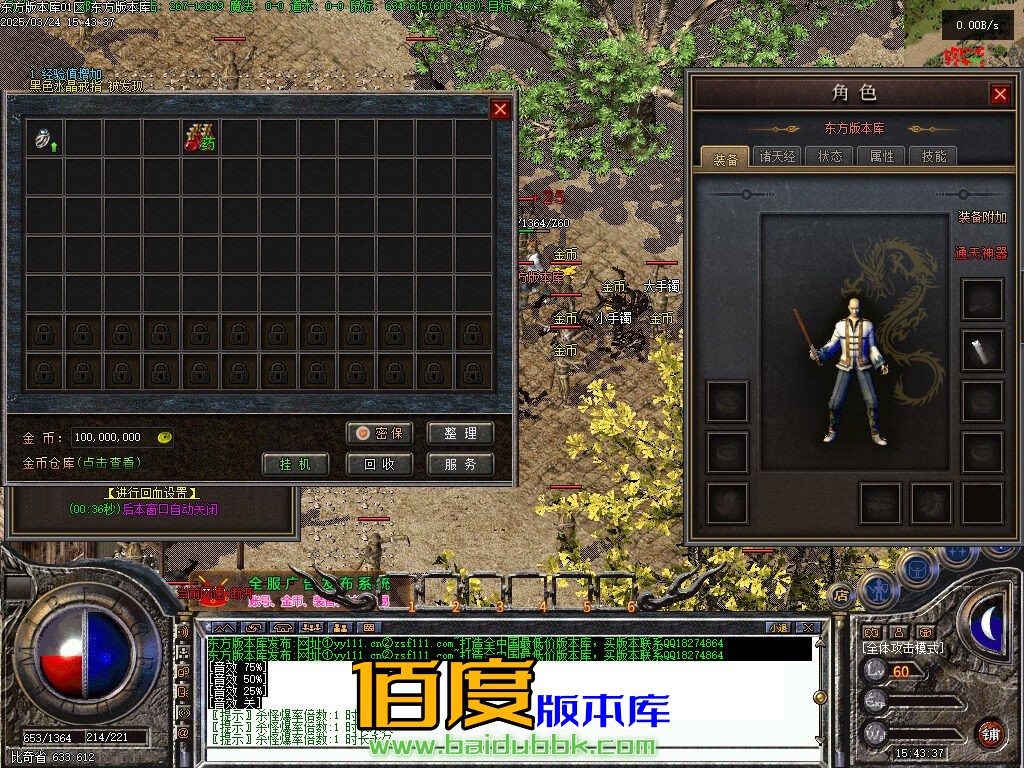Viewport: 1024px width, 768px height.
Task: Click the 密保 security button
Action: [x=380, y=433]
